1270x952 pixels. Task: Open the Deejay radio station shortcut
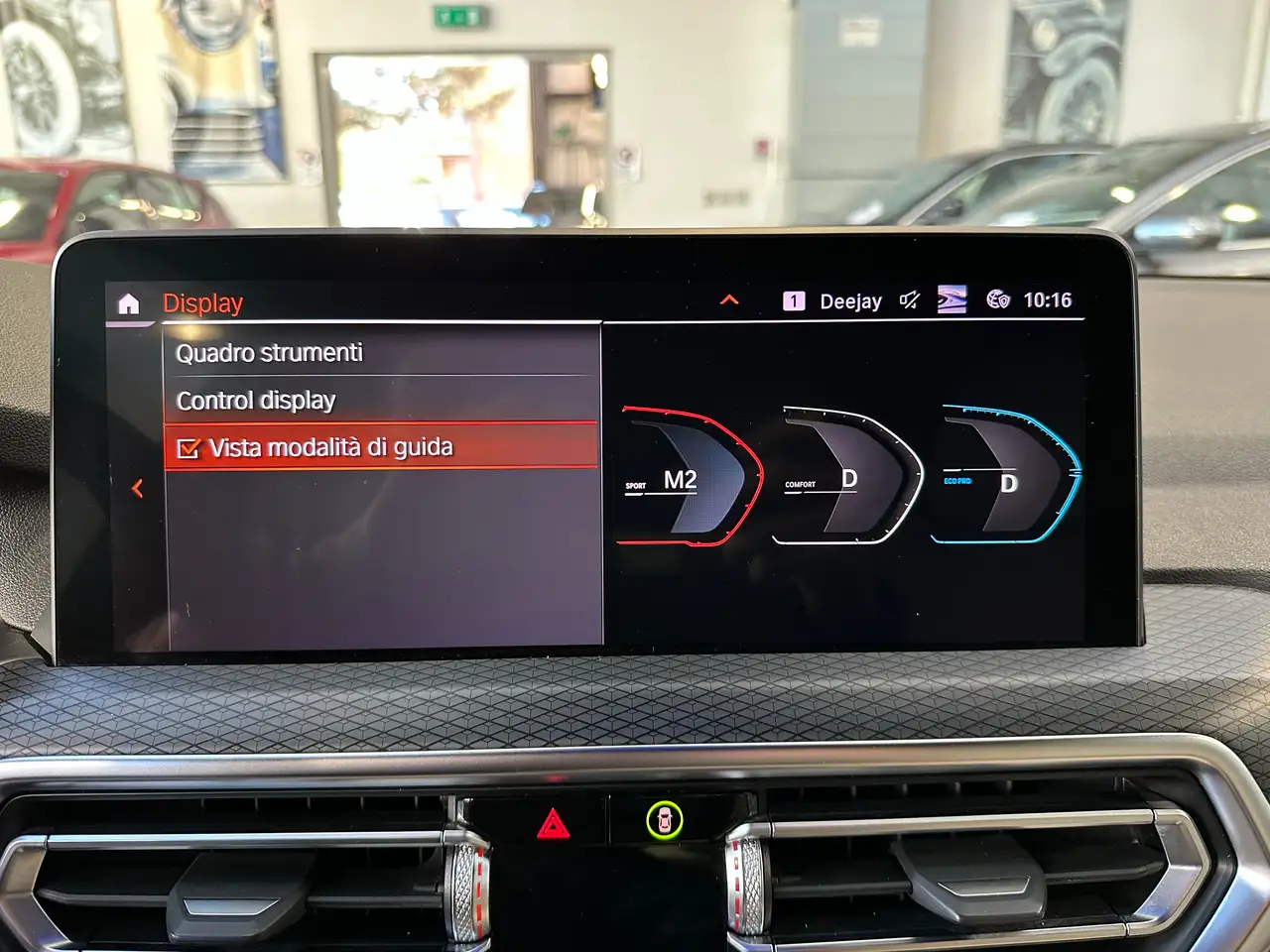(833, 301)
